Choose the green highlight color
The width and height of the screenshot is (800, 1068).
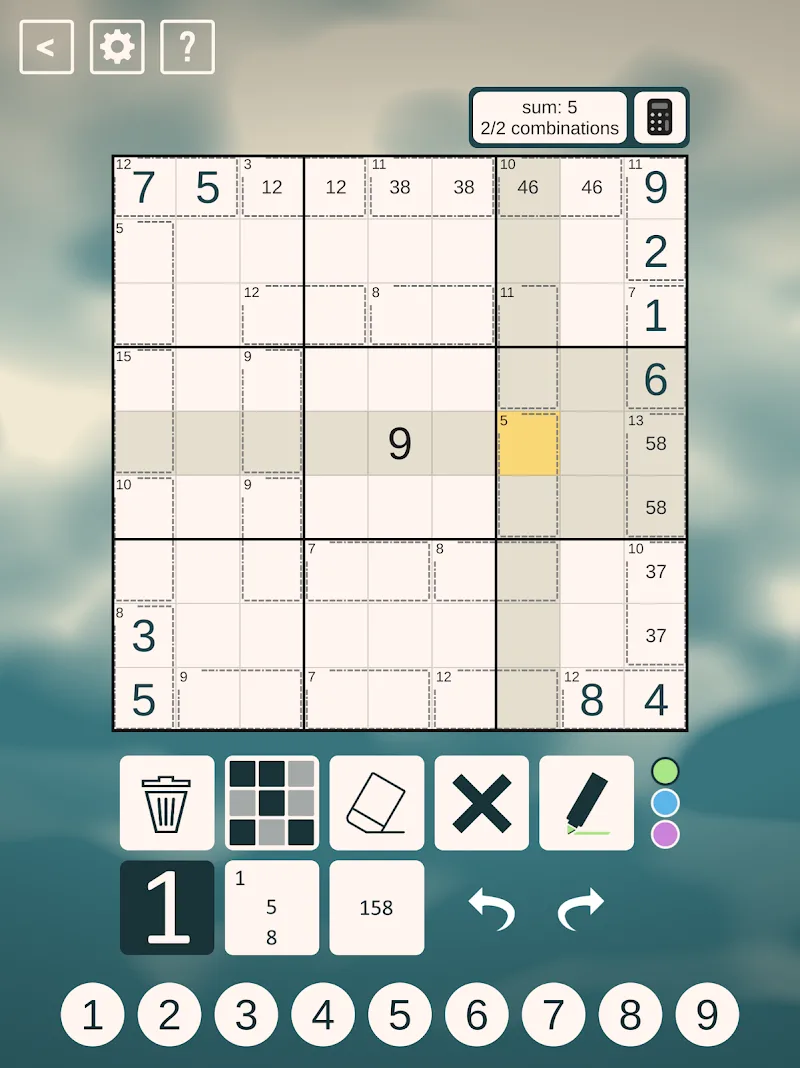pyautogui.click(x=665, y=771)
